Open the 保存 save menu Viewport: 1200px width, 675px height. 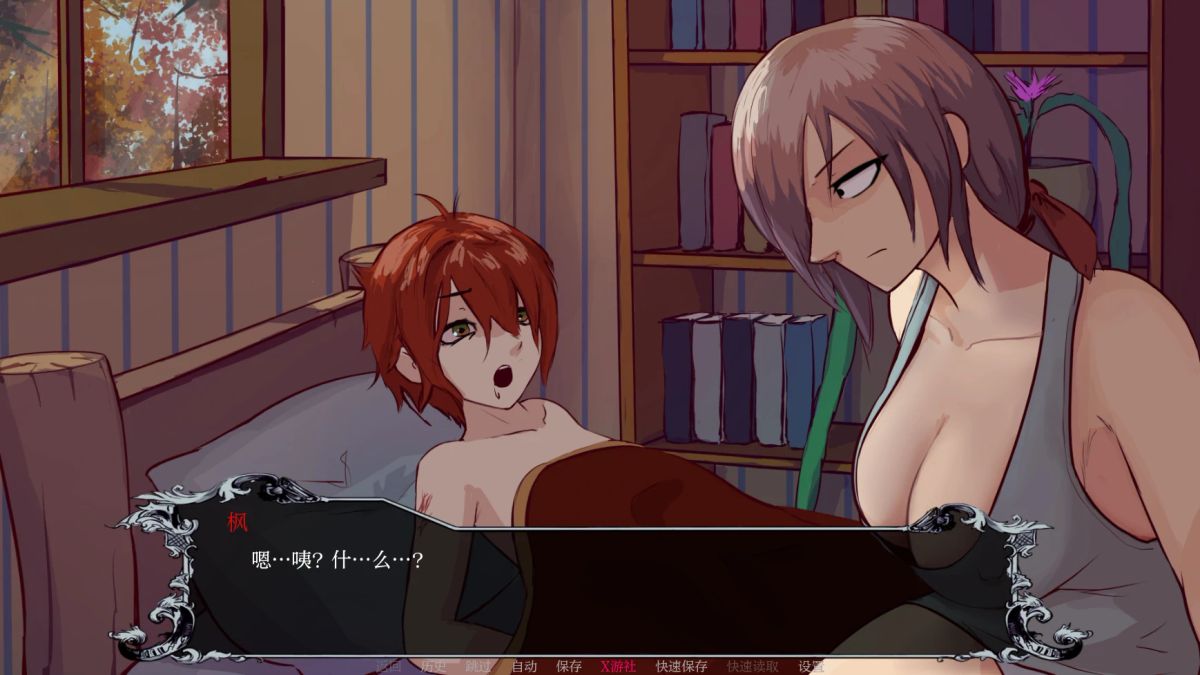(569, 666)
